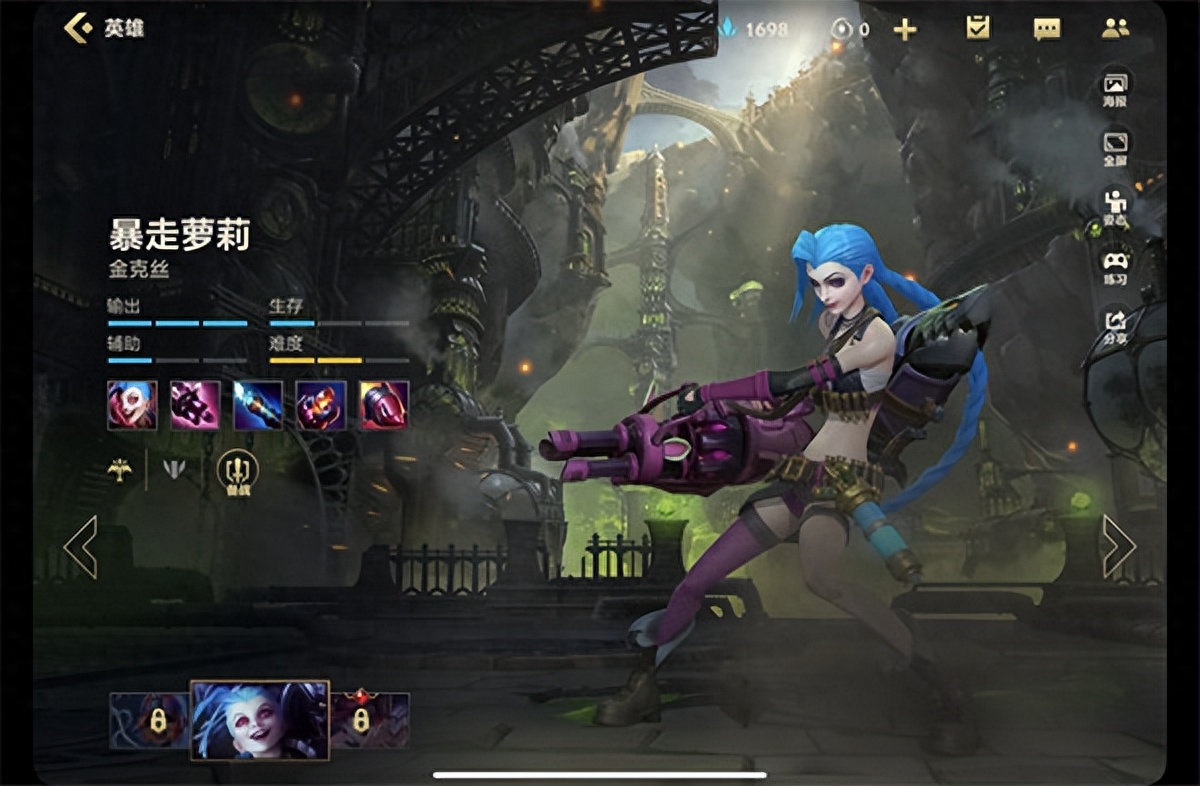Show the next hero with right arrow

pos(1118,547)
